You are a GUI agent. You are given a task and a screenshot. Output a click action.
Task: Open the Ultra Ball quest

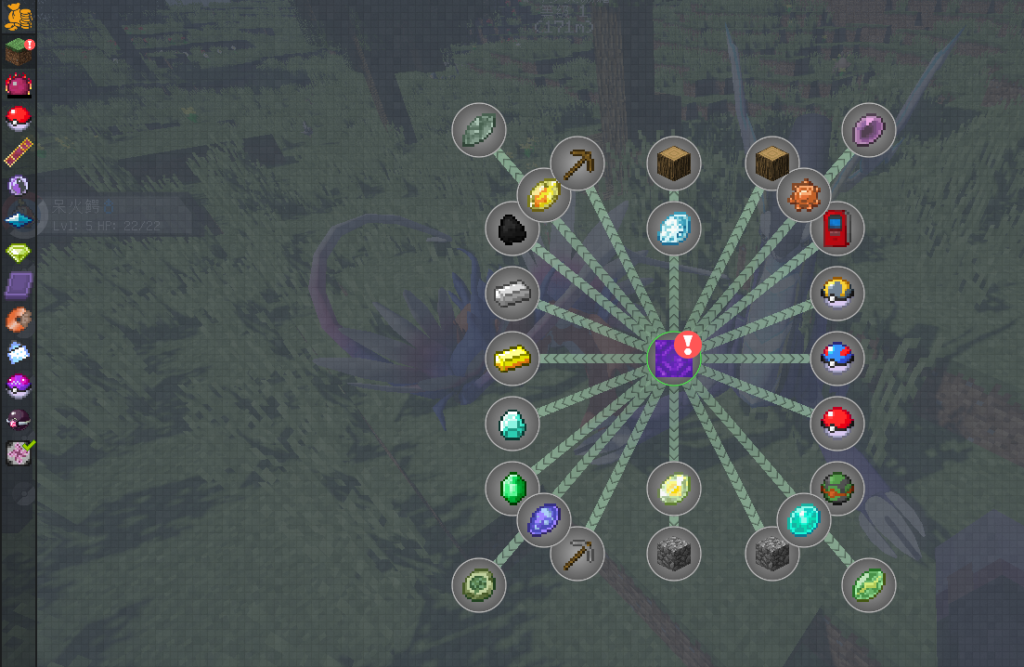(837, 293)
